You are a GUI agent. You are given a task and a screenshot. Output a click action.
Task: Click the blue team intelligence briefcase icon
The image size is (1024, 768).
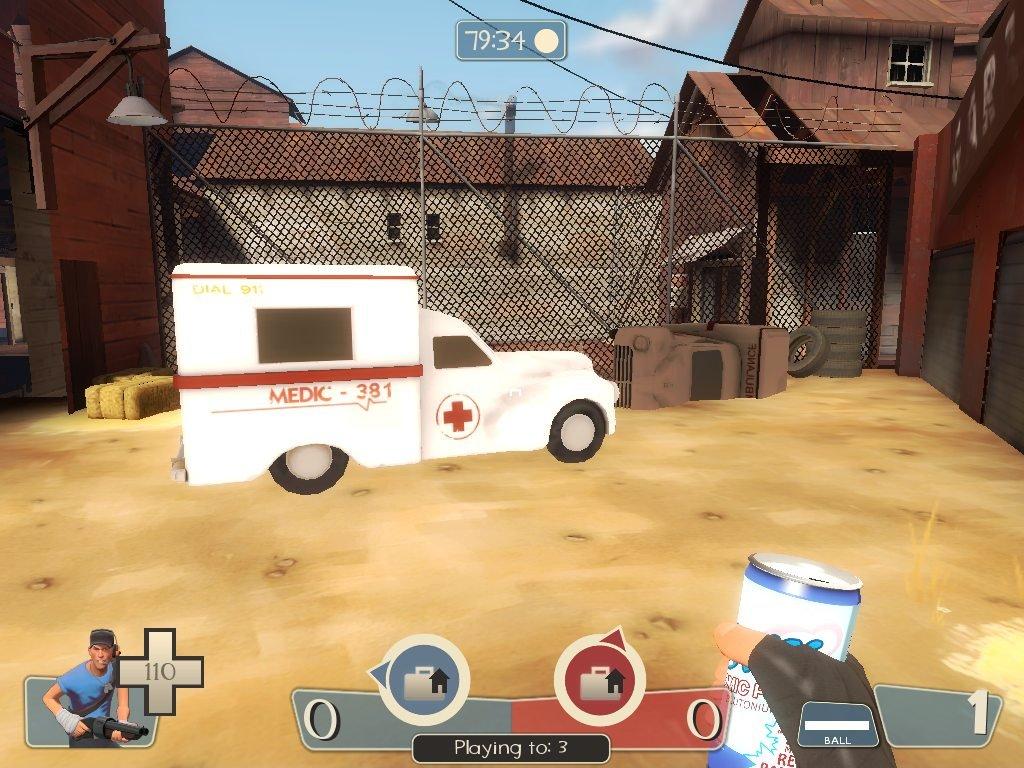click(x=424, y=681)
